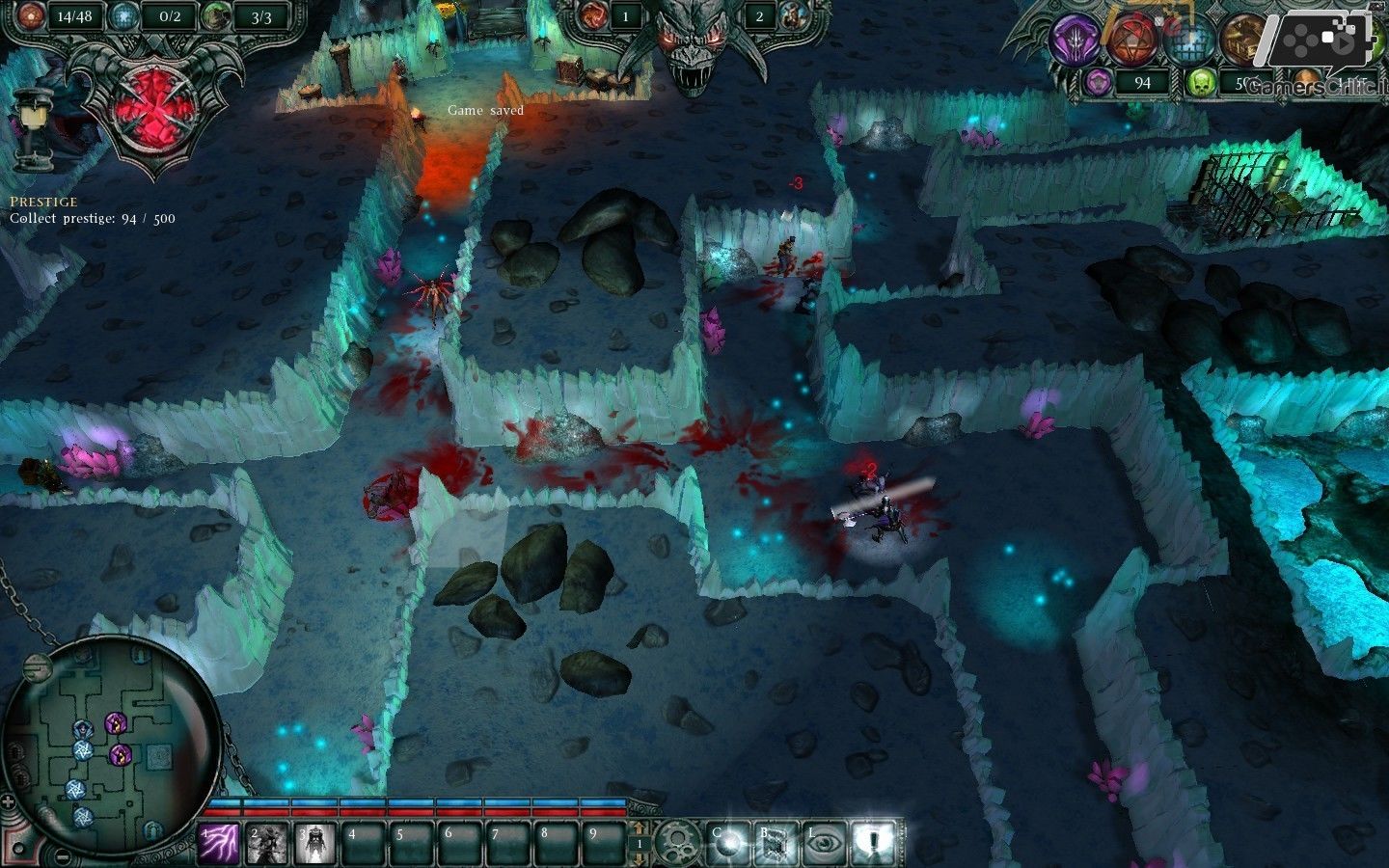Screen dimensions: 1389x868
Task: Toggle the eye button labeled L
Action: [825, 843]
